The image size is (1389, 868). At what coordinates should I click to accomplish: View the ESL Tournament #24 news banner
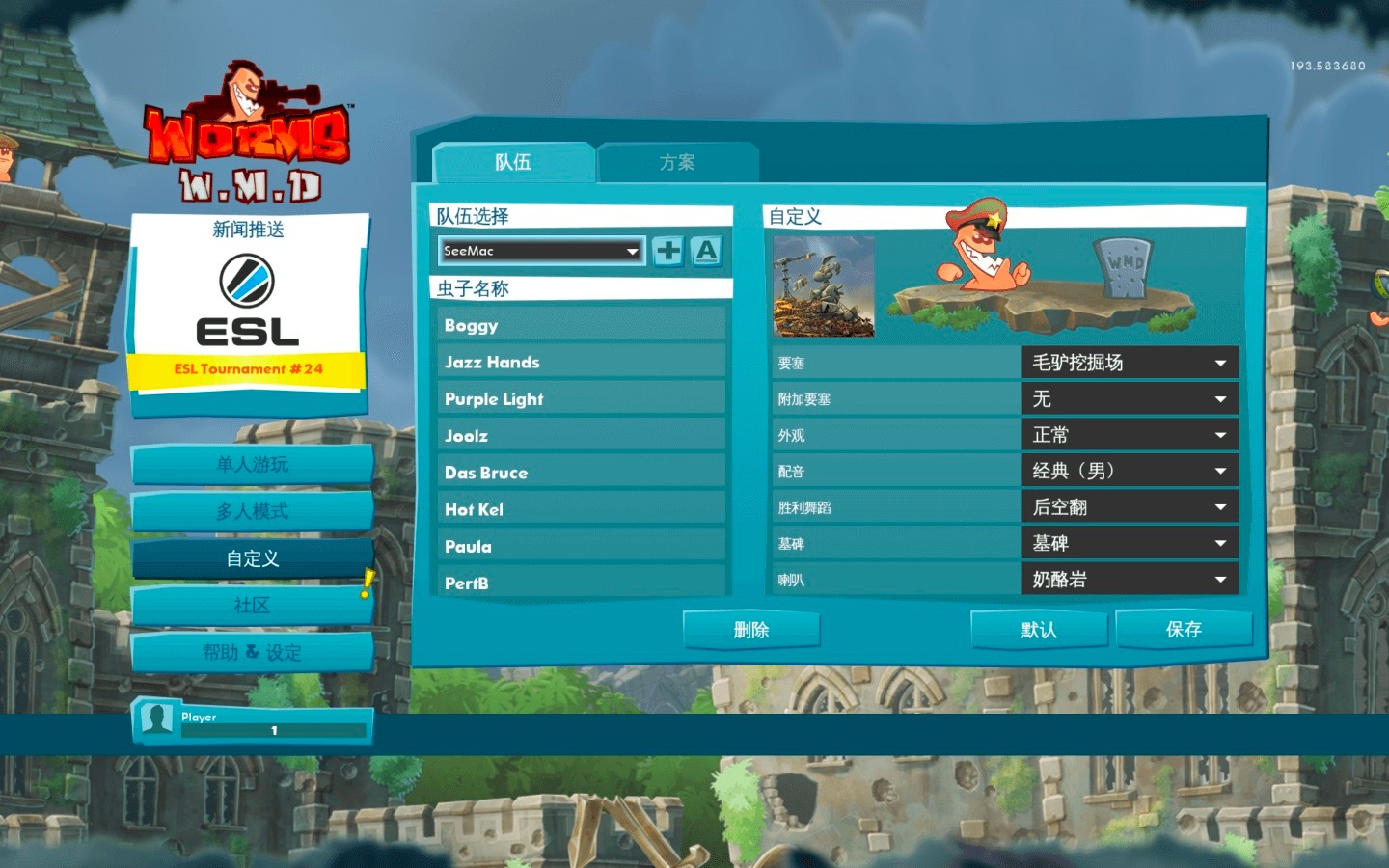248,368
